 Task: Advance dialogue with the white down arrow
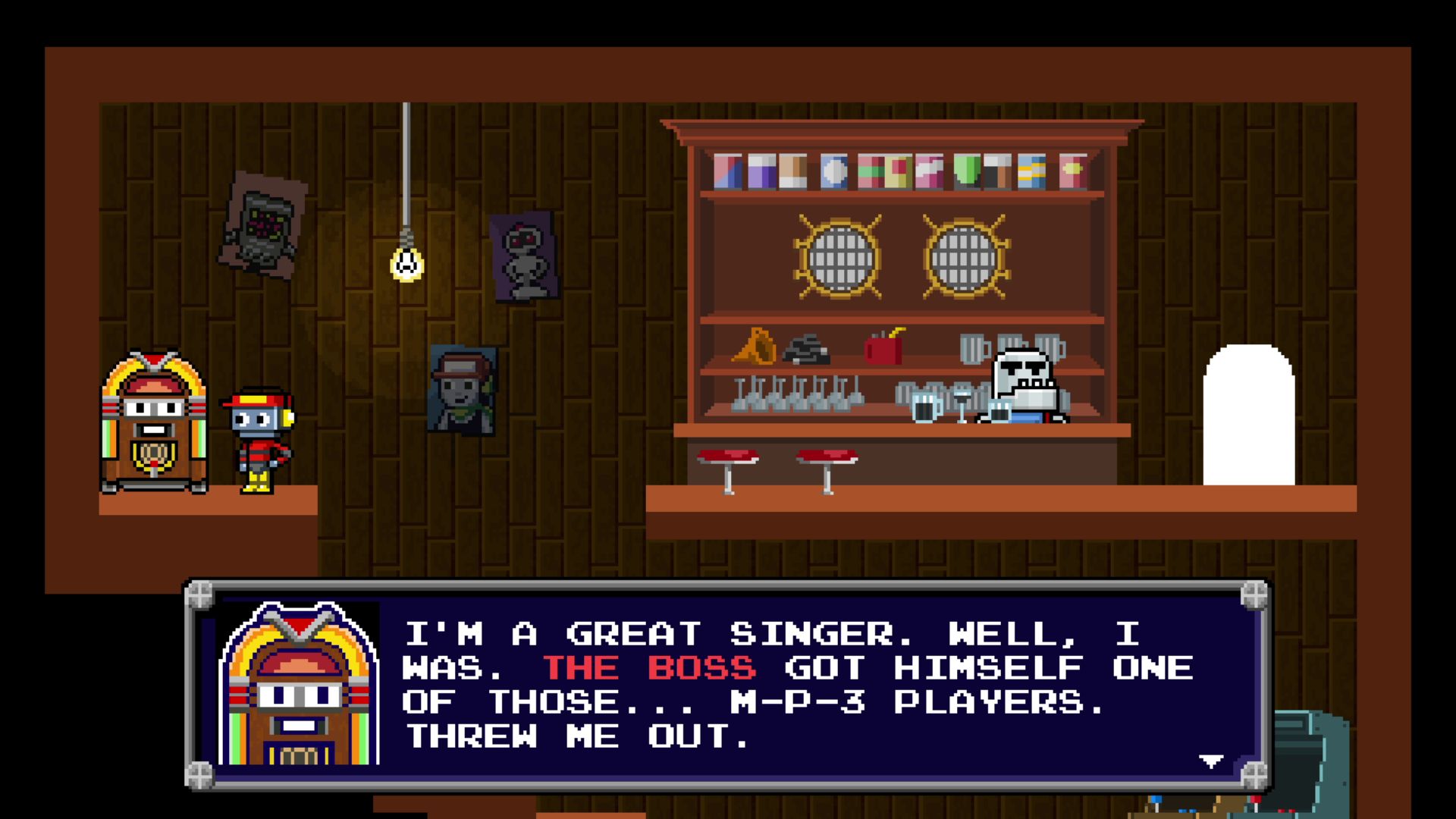tap(1210, 761)
